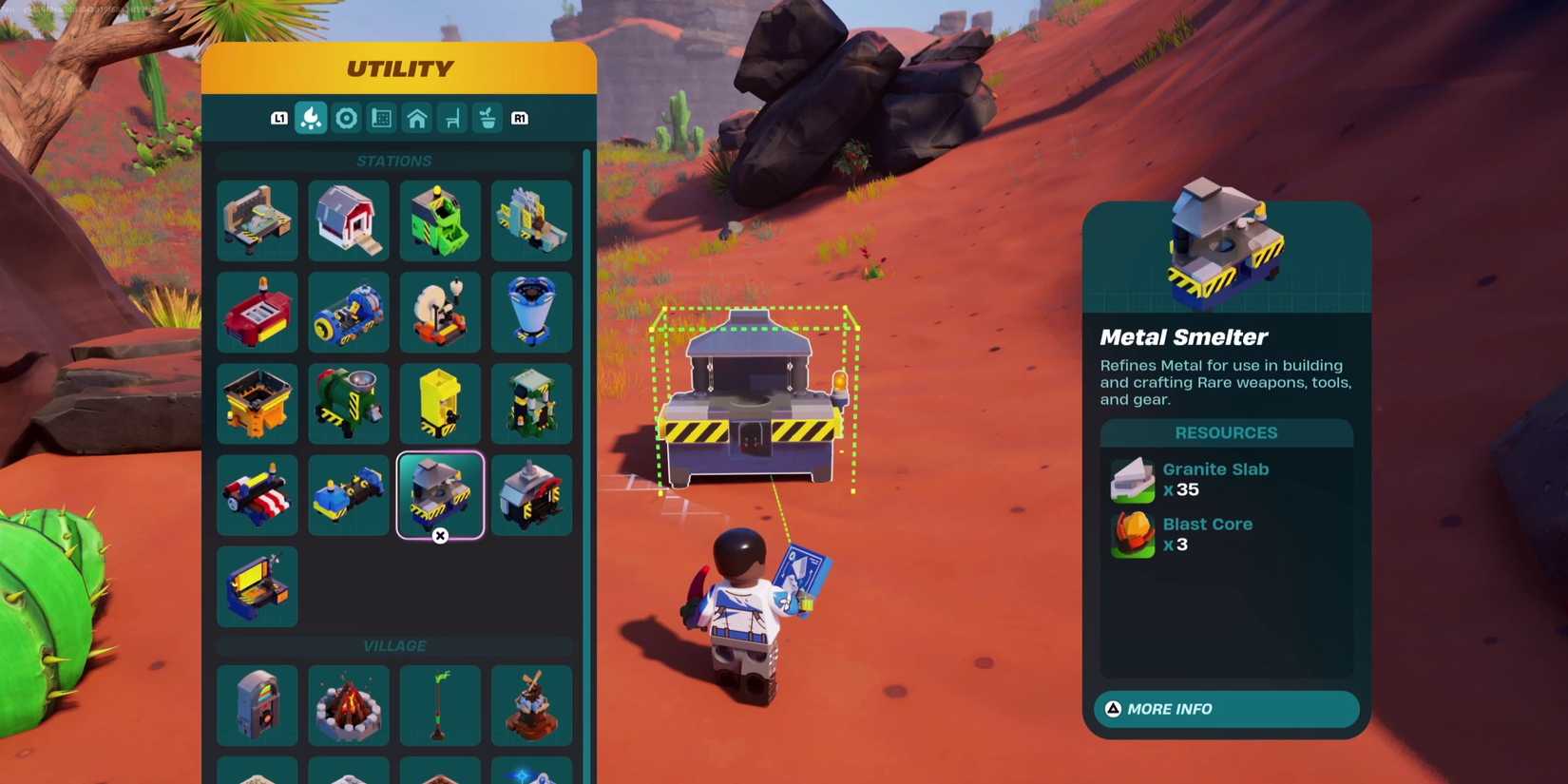Viewport: 1568px width, 784px height.
Task: Select the crafting bench station
Action: [x=257, y=220]
